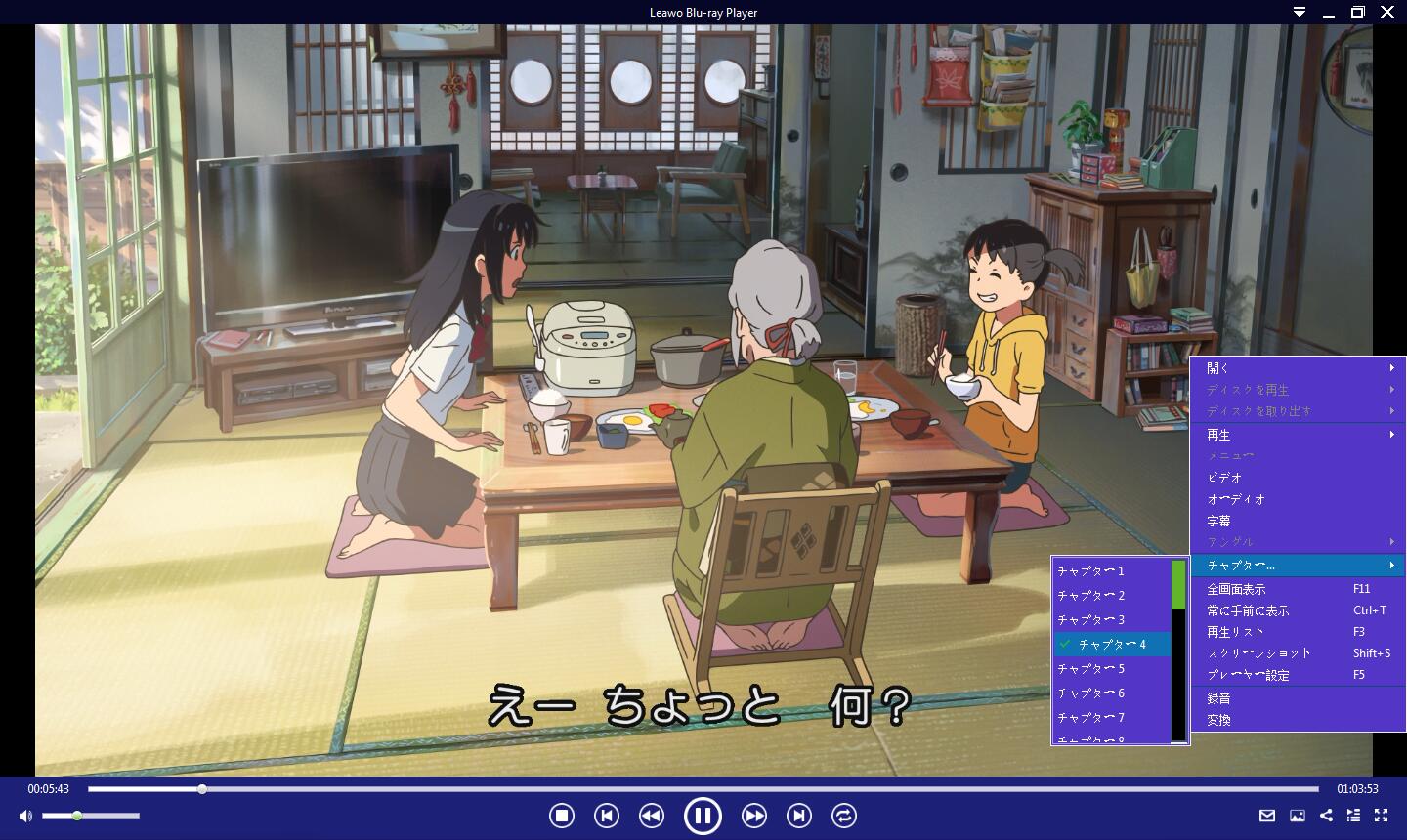The image size is (1407, 840).
Task: Pause the video playback
Action: coord(703,816)
